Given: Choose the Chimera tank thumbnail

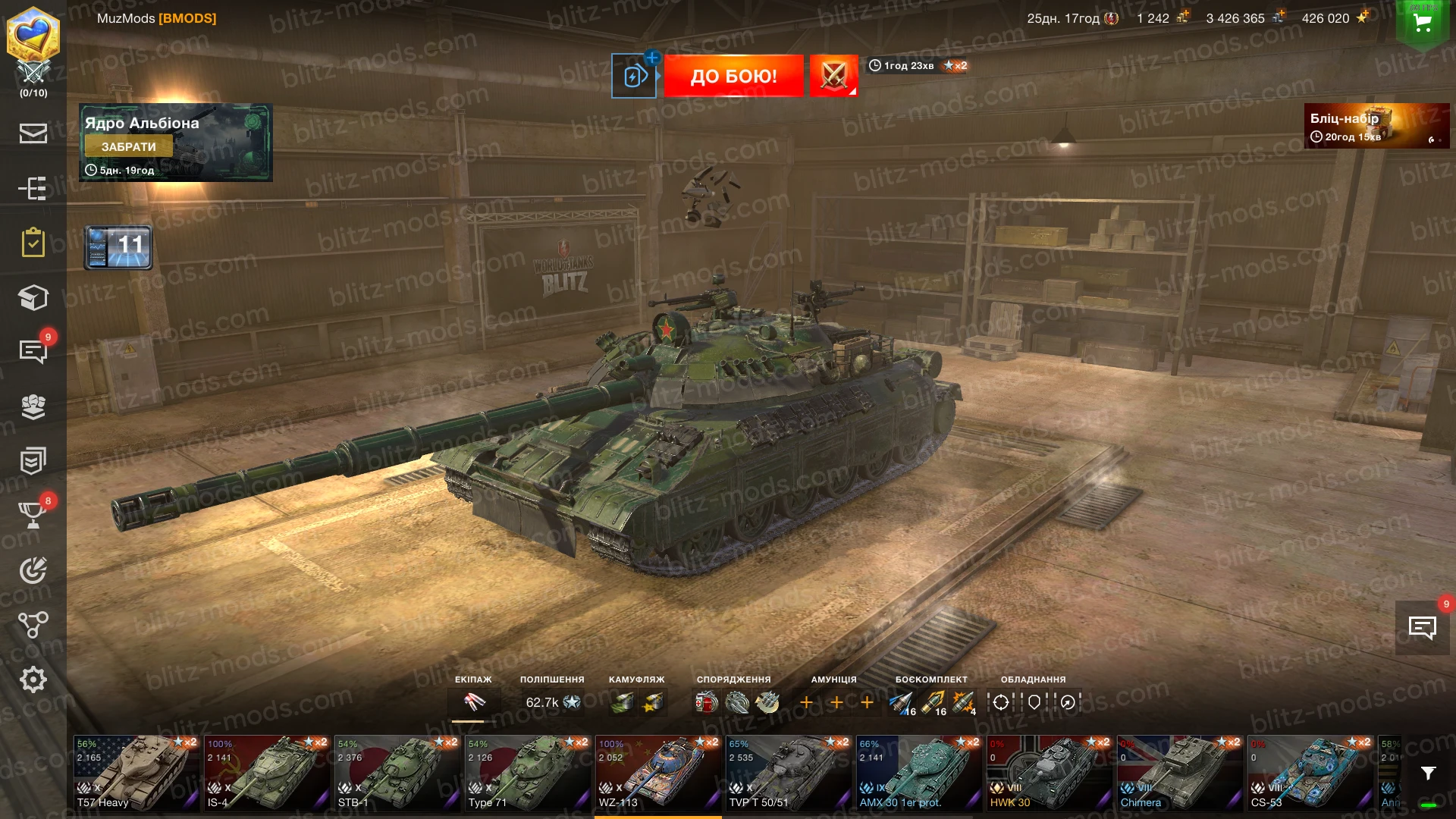Looking at the screenshot, I should click(x=1180, y=773).
